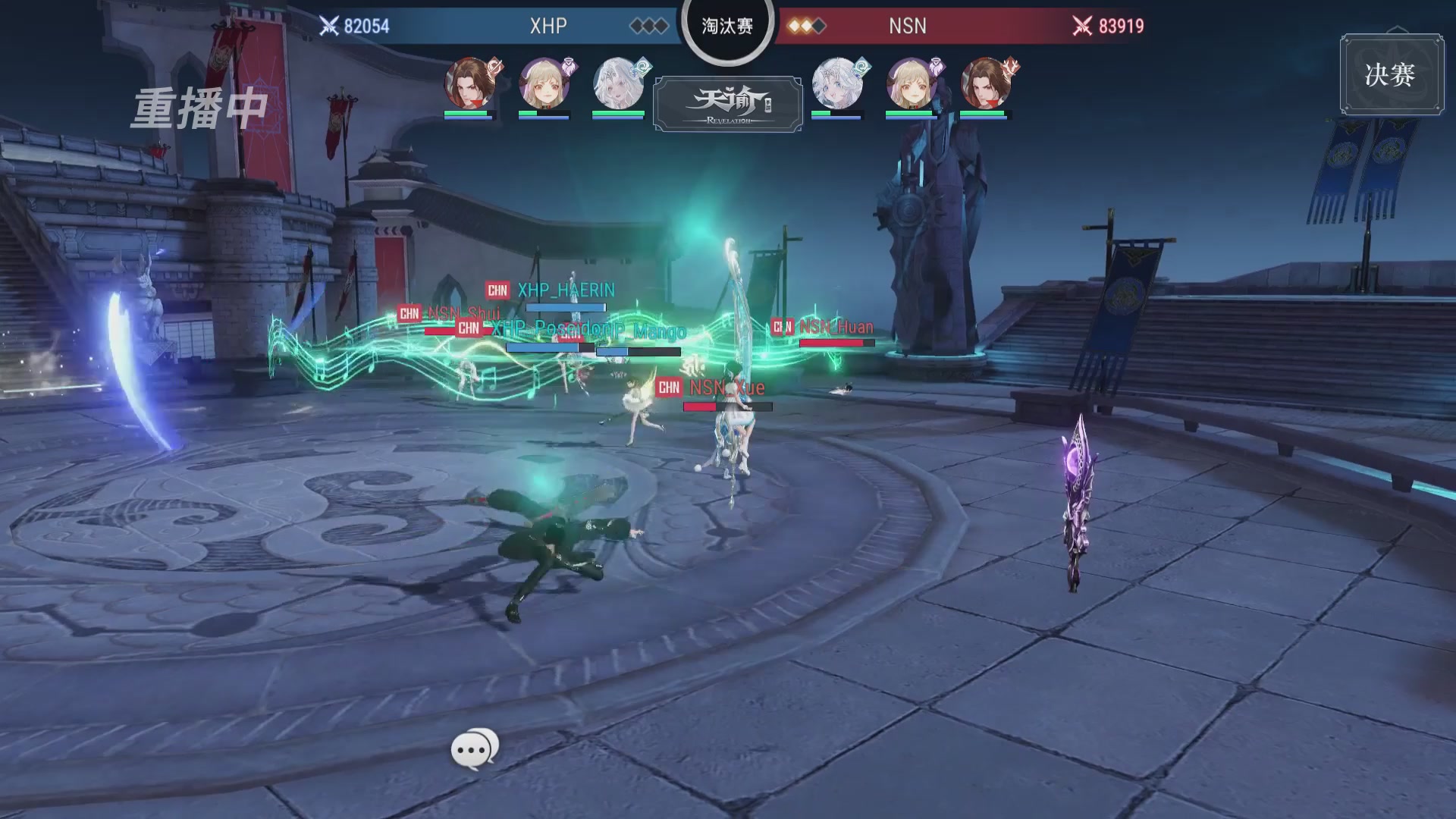Select NSN team's white-haired player portrait

(x=837, y=83)
